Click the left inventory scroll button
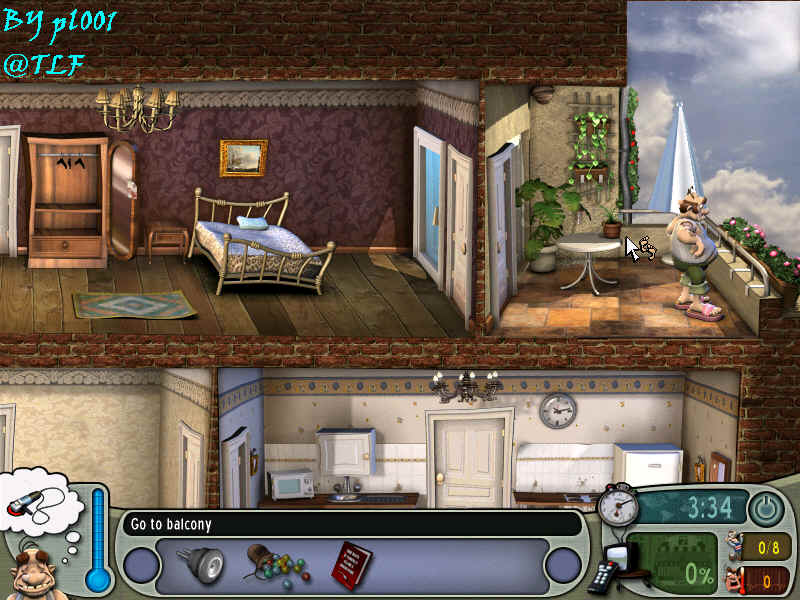Screen dimensions: 800x600 tap(142, 565)
